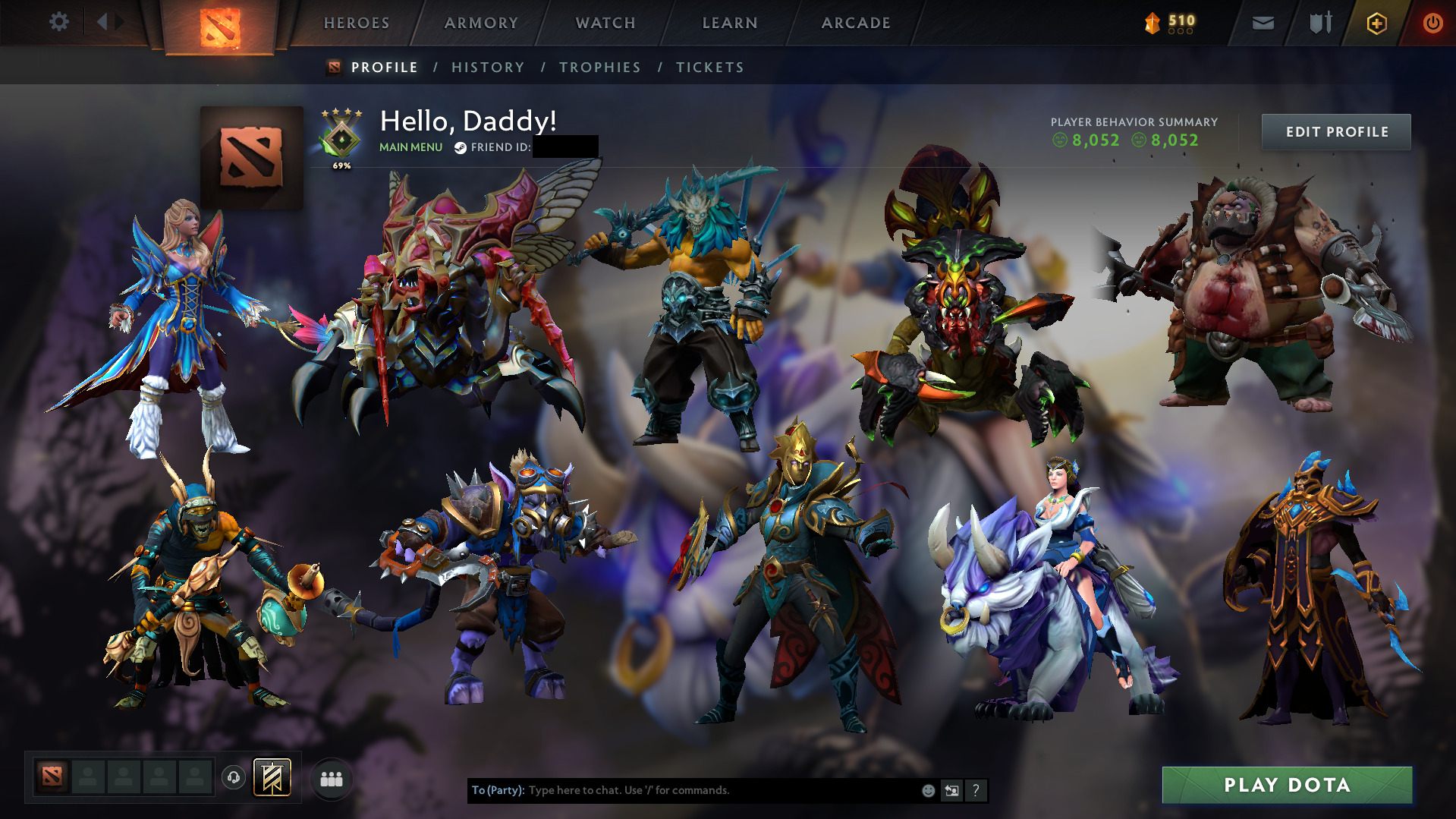Go to the Heroes menu

357,23
